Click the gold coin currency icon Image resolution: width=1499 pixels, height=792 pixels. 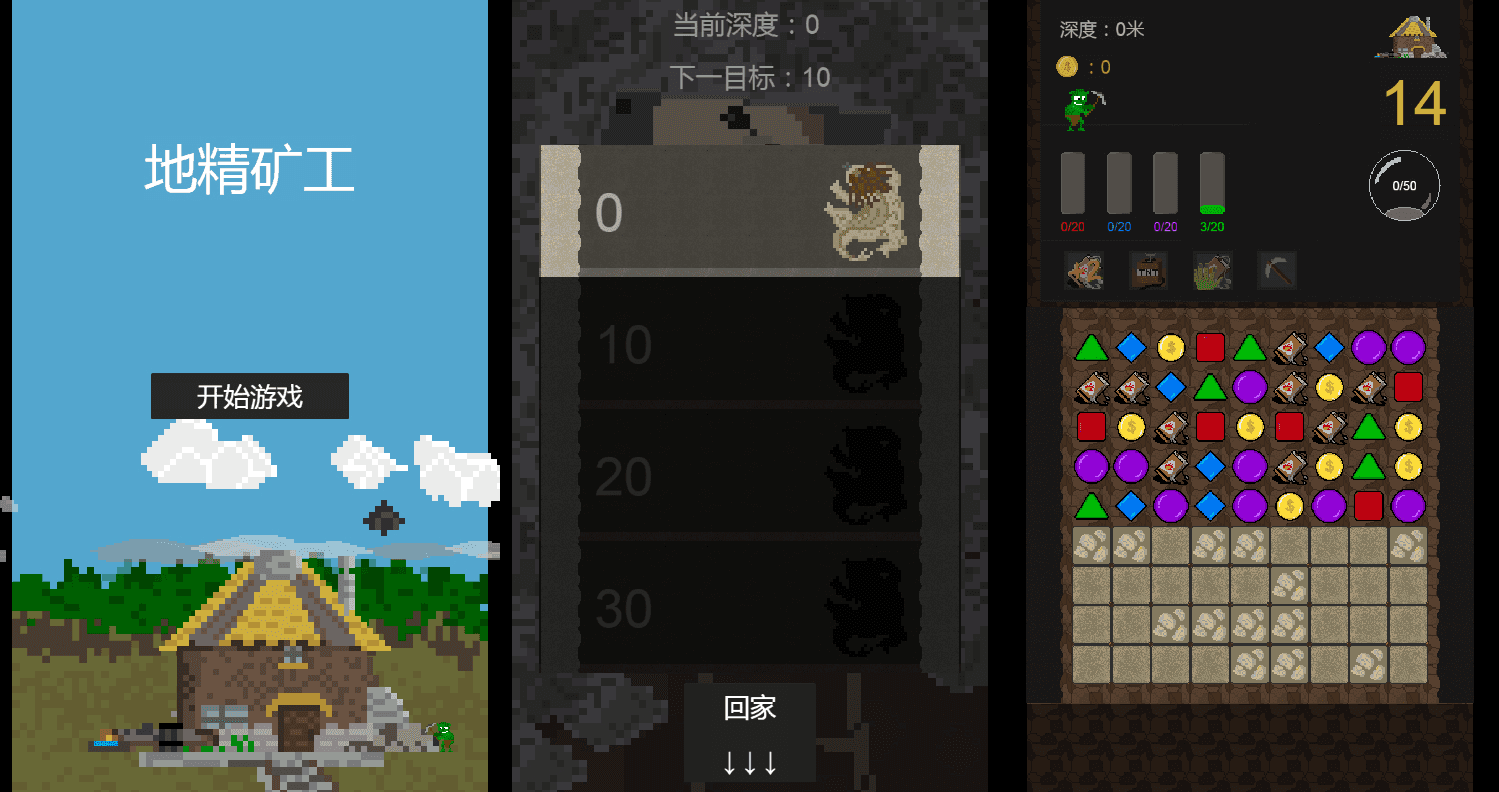click(1066, 67)
